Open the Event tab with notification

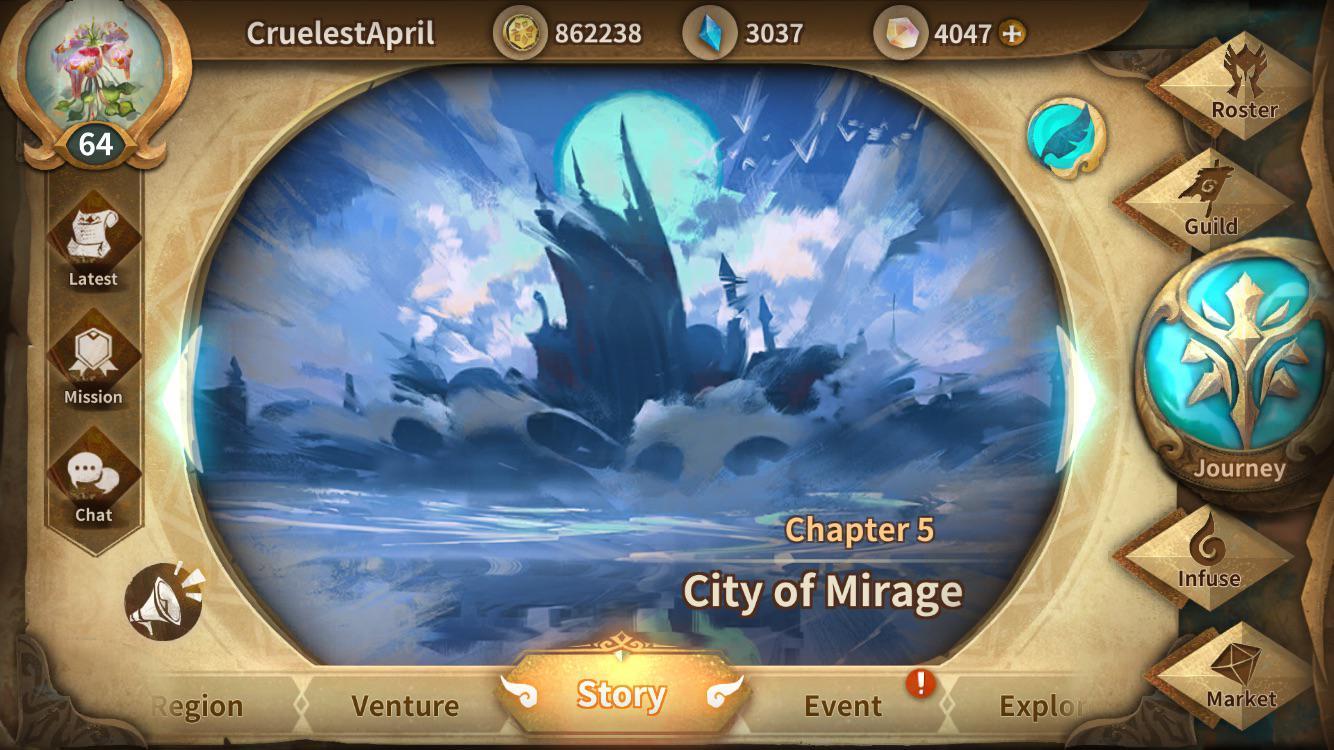click(841, 706)
